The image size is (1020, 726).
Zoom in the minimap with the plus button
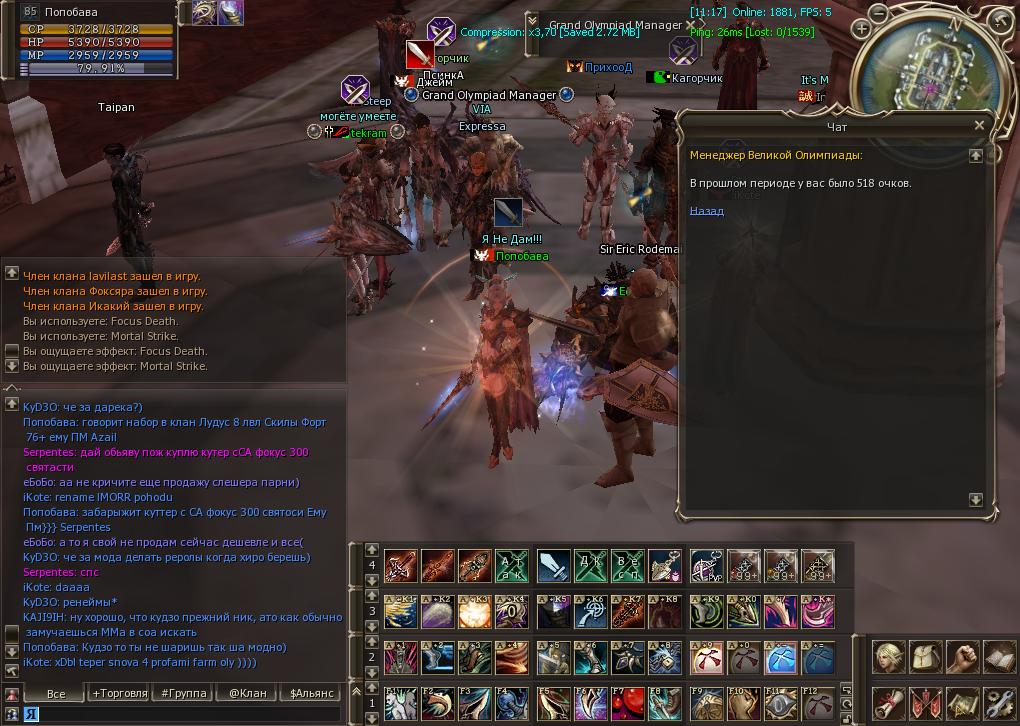(x=863, y=29)
